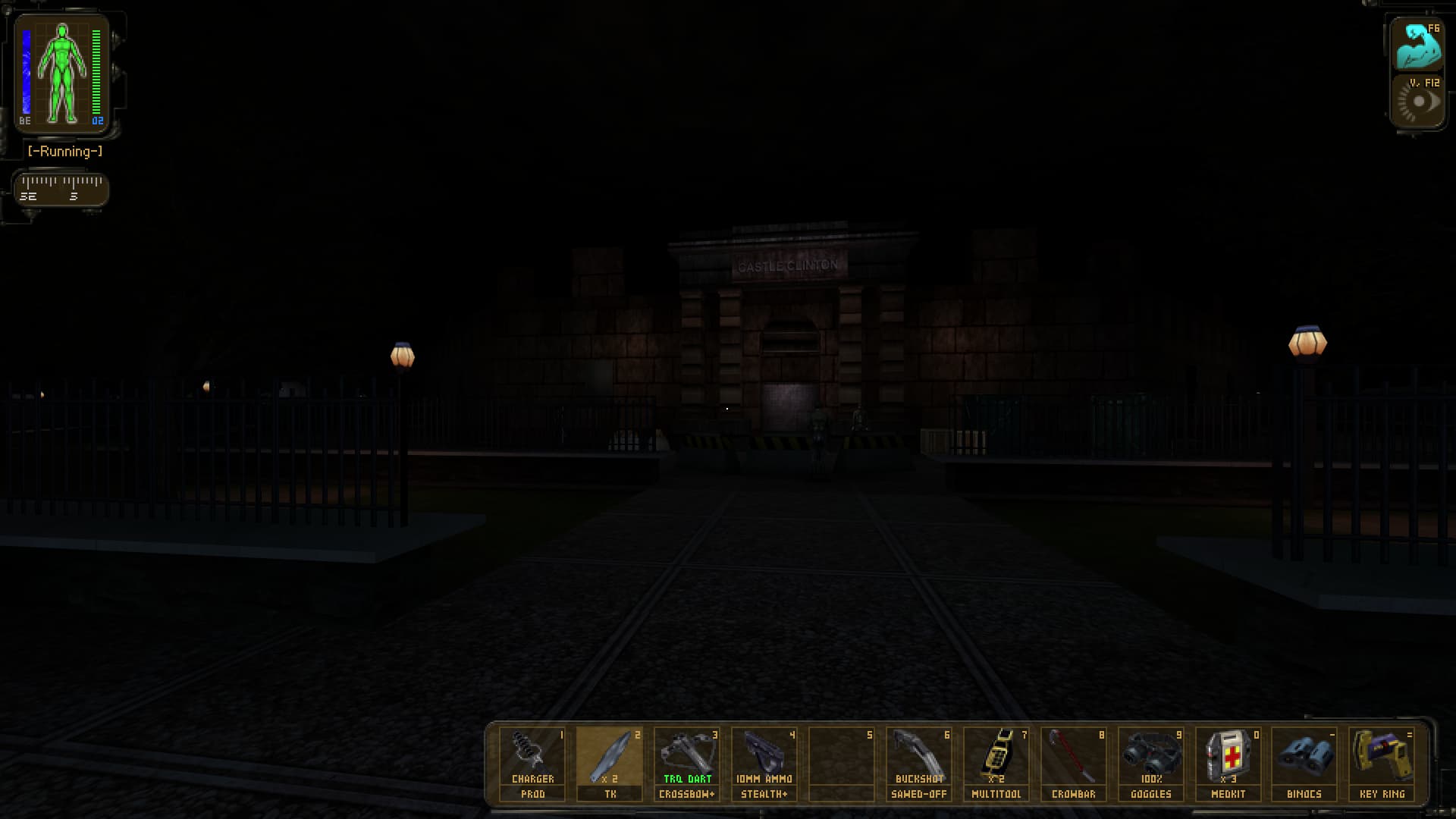
Task: Equip the Crowbar from the belt
Action: coord(1074,762)
